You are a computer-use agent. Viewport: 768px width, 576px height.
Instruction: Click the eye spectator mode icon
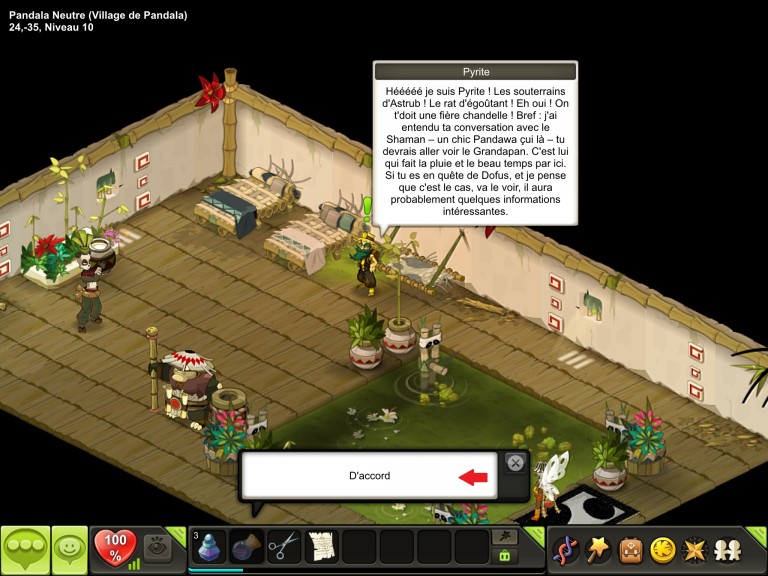[156, 547]
